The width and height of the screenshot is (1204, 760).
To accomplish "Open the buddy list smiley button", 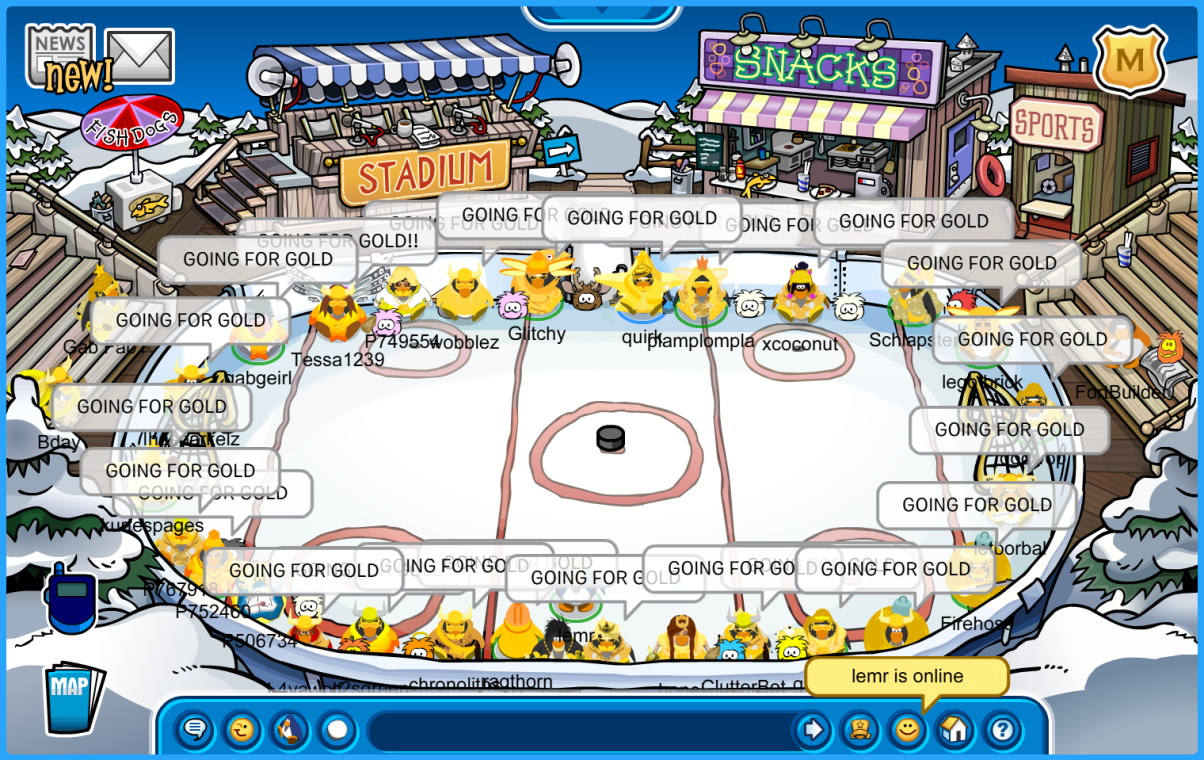I will 907,730.
